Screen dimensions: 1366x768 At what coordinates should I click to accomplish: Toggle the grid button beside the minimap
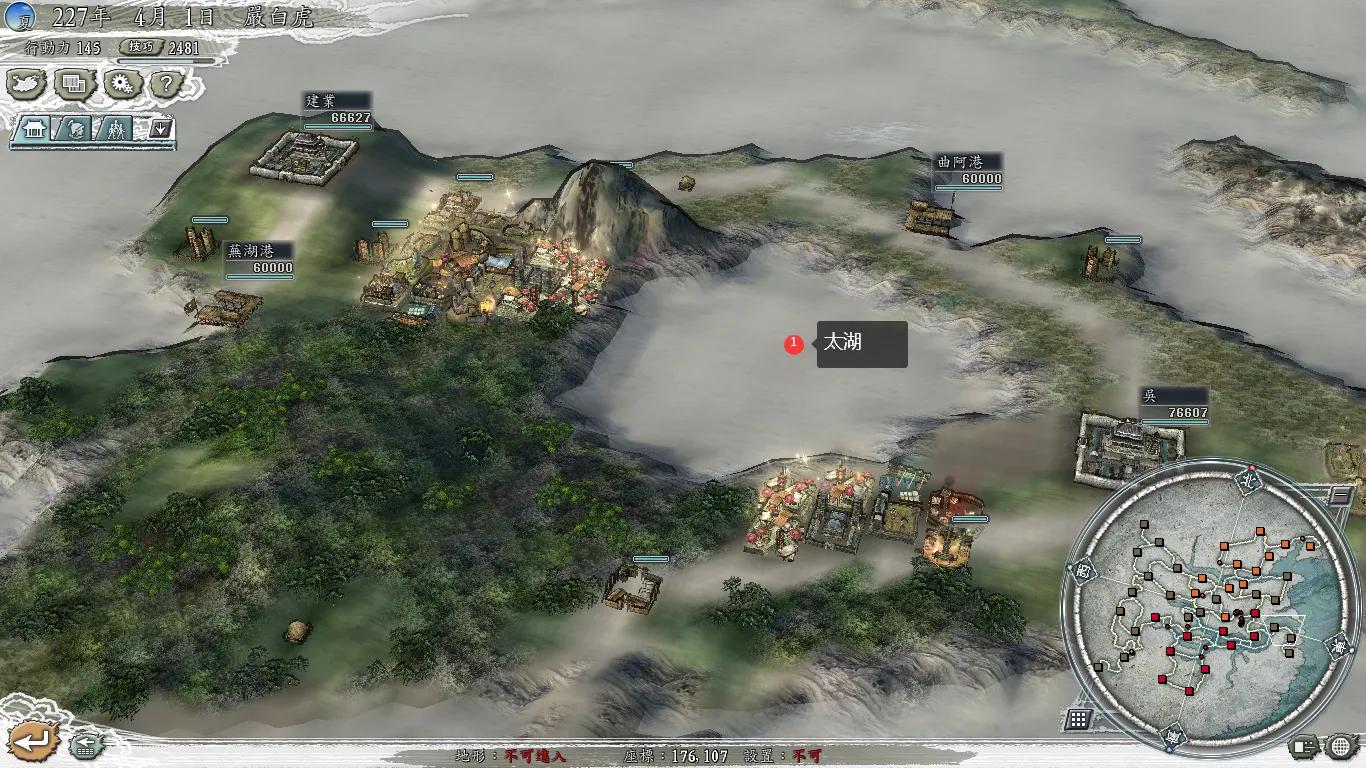point(1078,719)
